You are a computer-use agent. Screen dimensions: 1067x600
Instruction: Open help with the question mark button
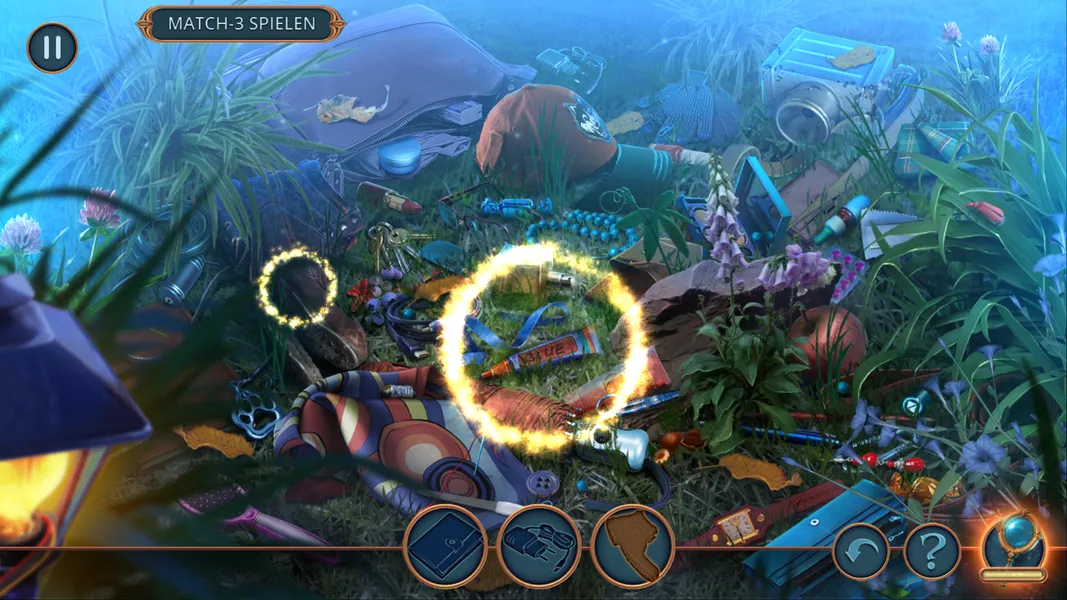pyautogui.click(x=932, y=551)
